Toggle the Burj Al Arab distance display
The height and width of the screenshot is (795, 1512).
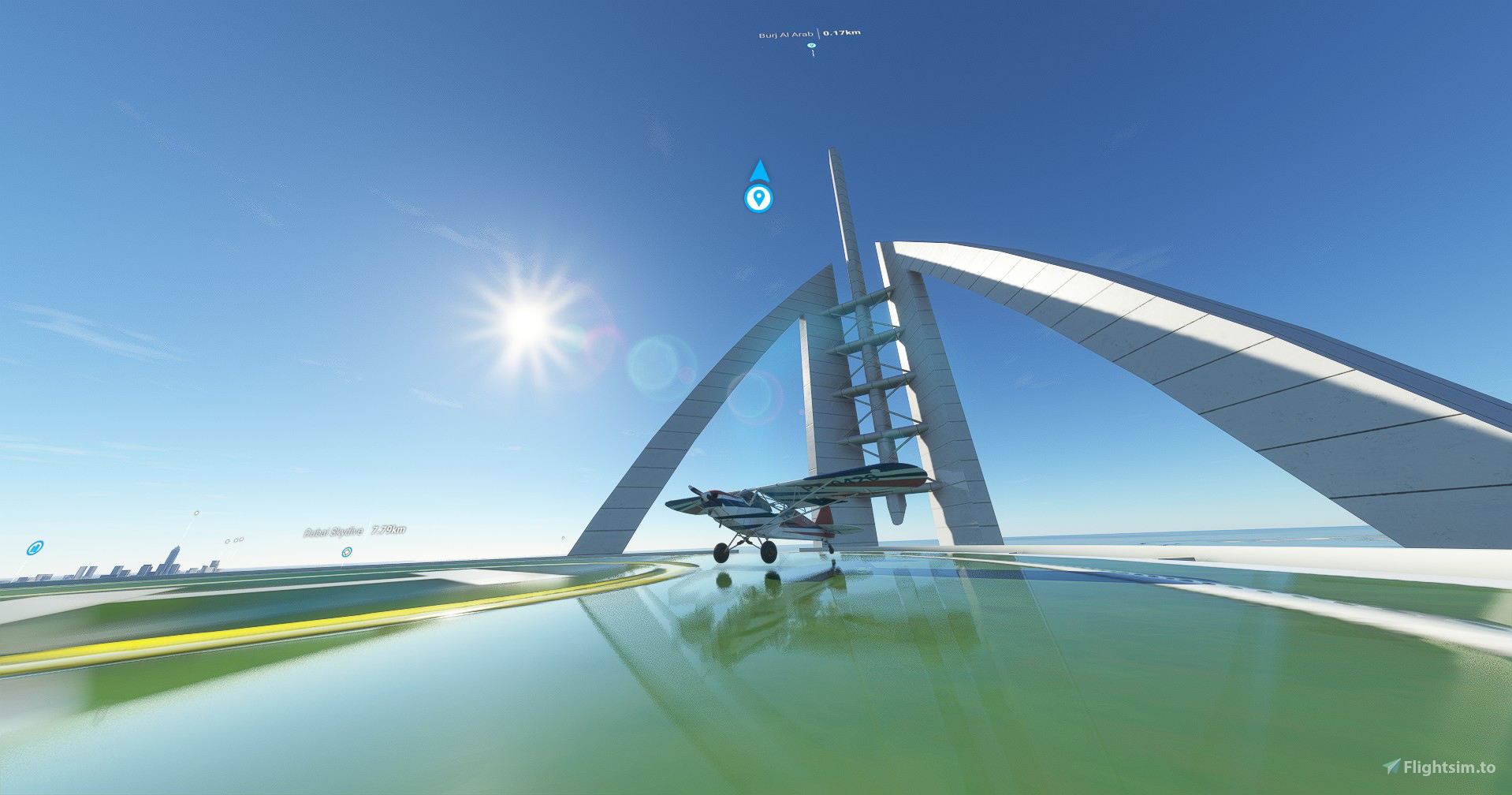tap(842, 32)
